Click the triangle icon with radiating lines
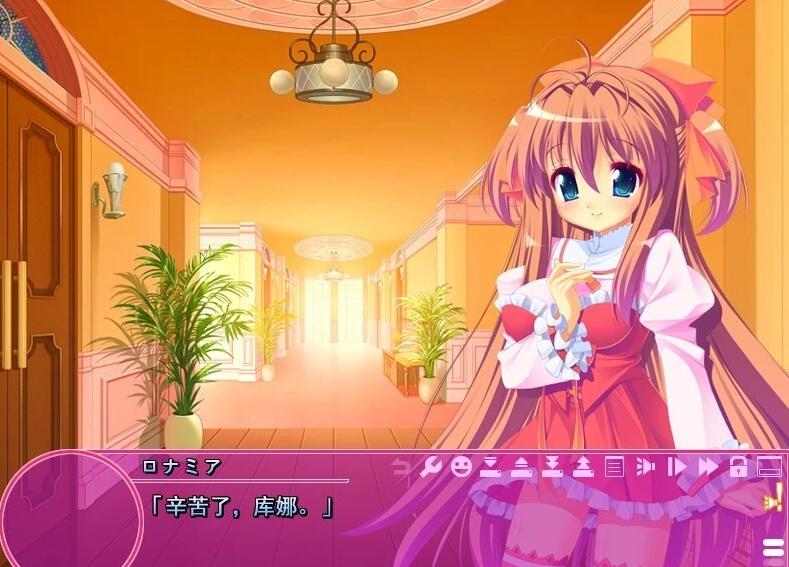The height and width of the screenshot is (567, 789). pyautogui.click(x=645, y=466)
